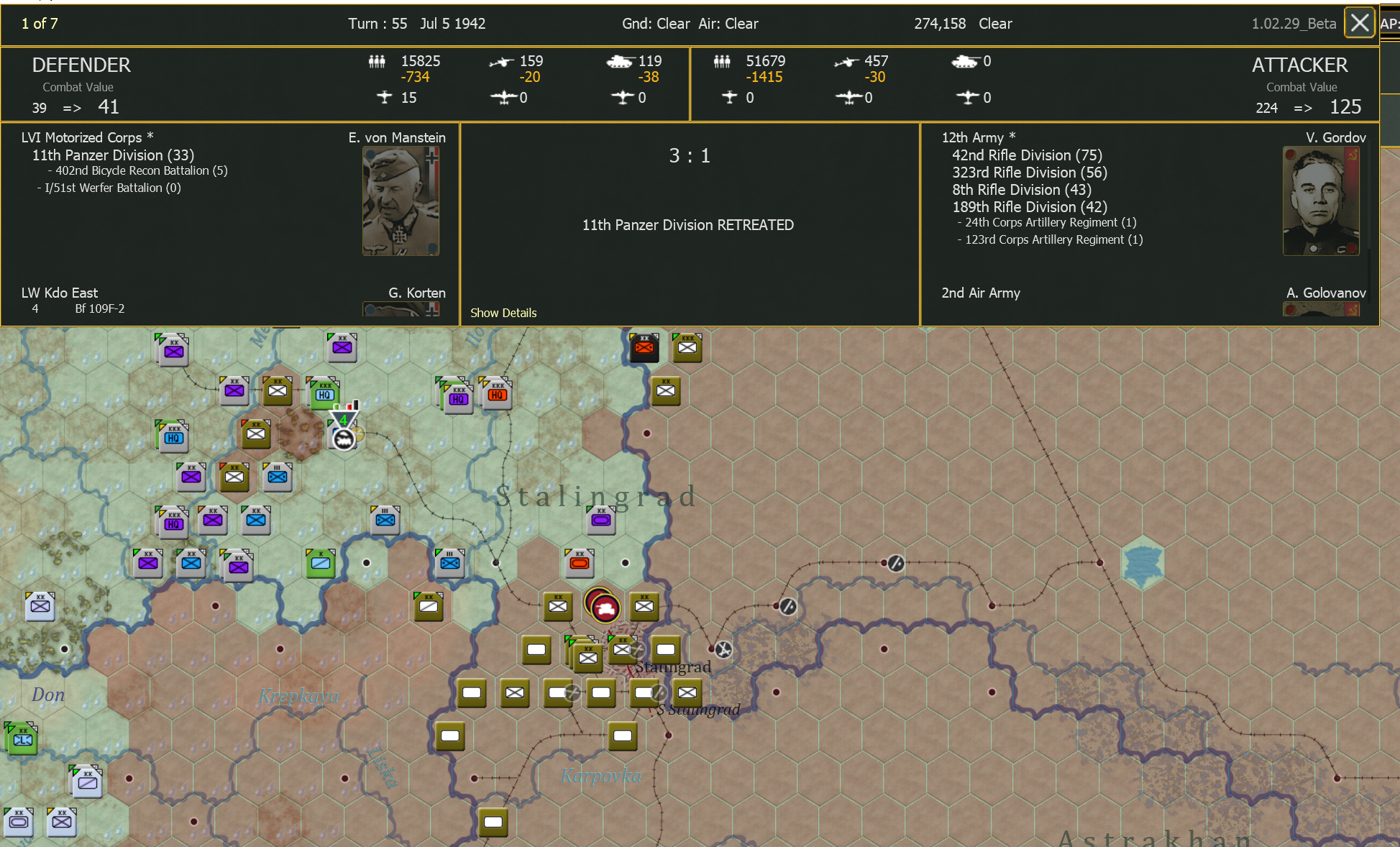Close the combat results window
The image size is (1400, 847).
[x=1359, y=22]
